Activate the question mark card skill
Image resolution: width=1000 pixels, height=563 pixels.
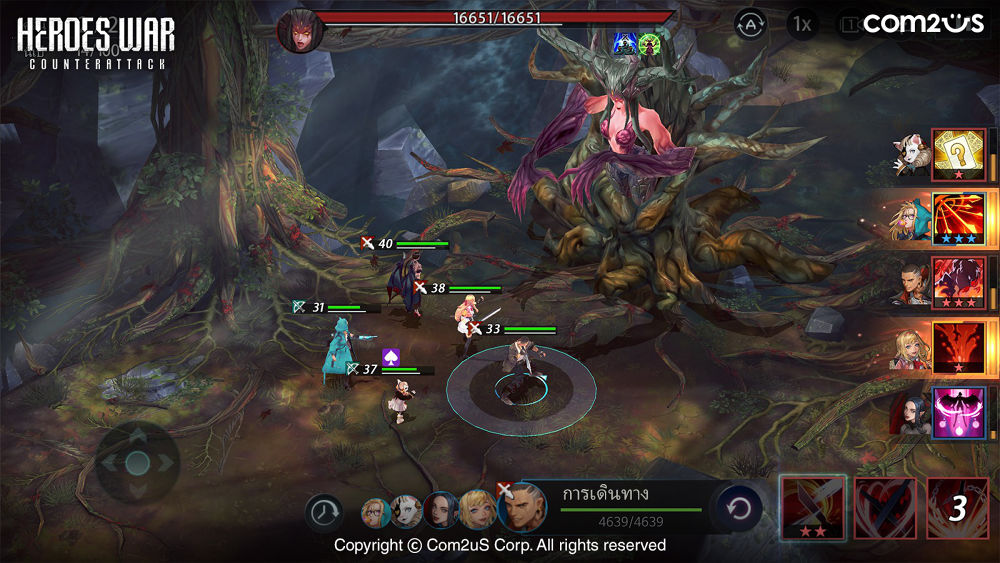tap(958, 154)
